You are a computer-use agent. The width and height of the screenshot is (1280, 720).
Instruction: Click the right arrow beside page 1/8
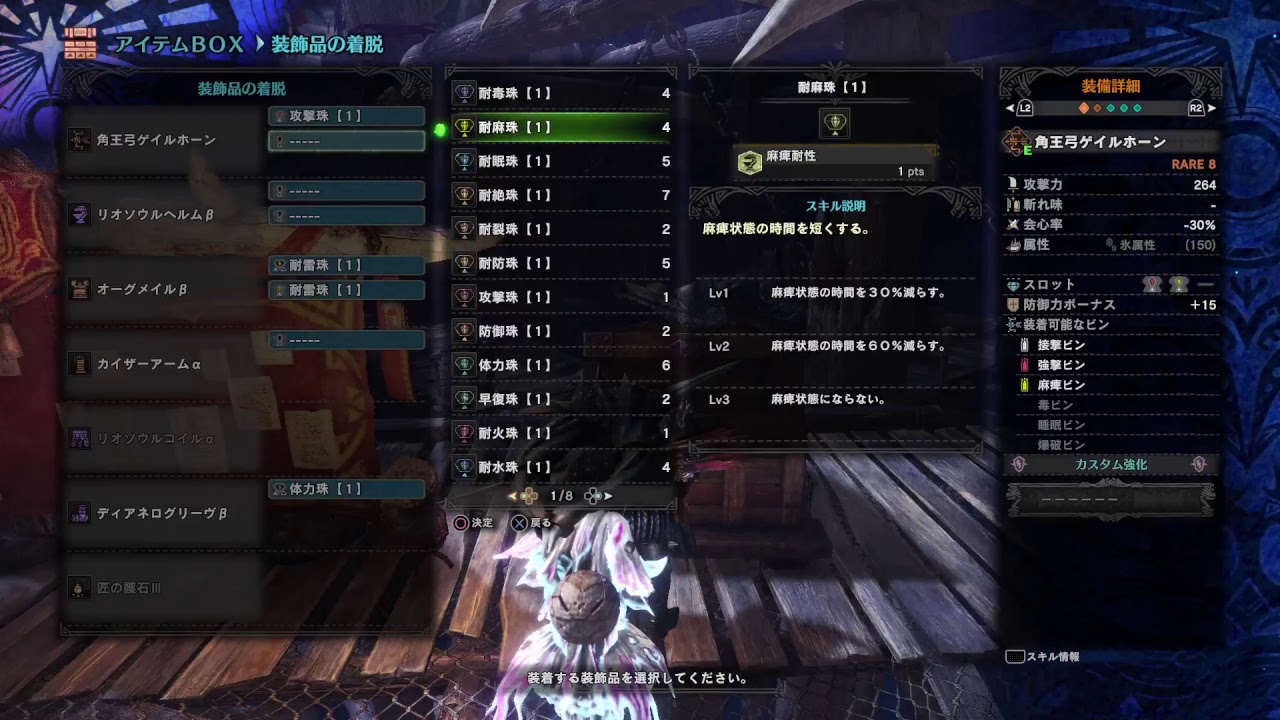click(x=609, y=496)
